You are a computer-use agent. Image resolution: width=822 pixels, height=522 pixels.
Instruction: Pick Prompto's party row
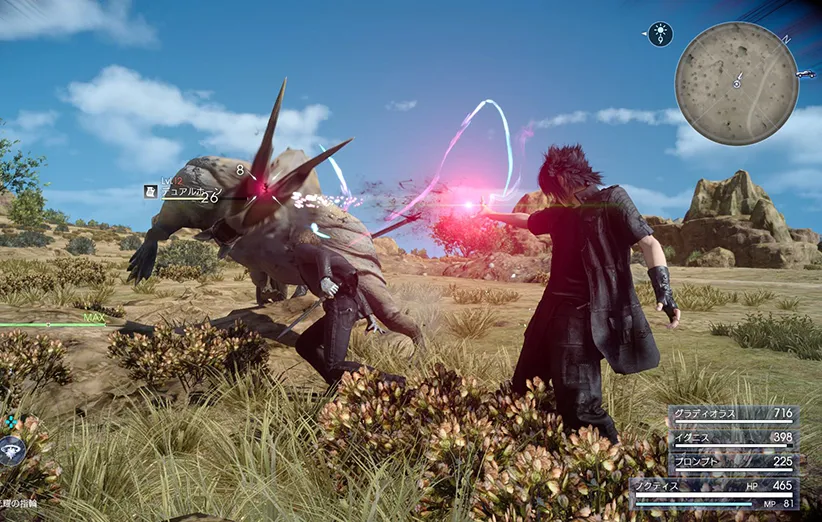718,462
